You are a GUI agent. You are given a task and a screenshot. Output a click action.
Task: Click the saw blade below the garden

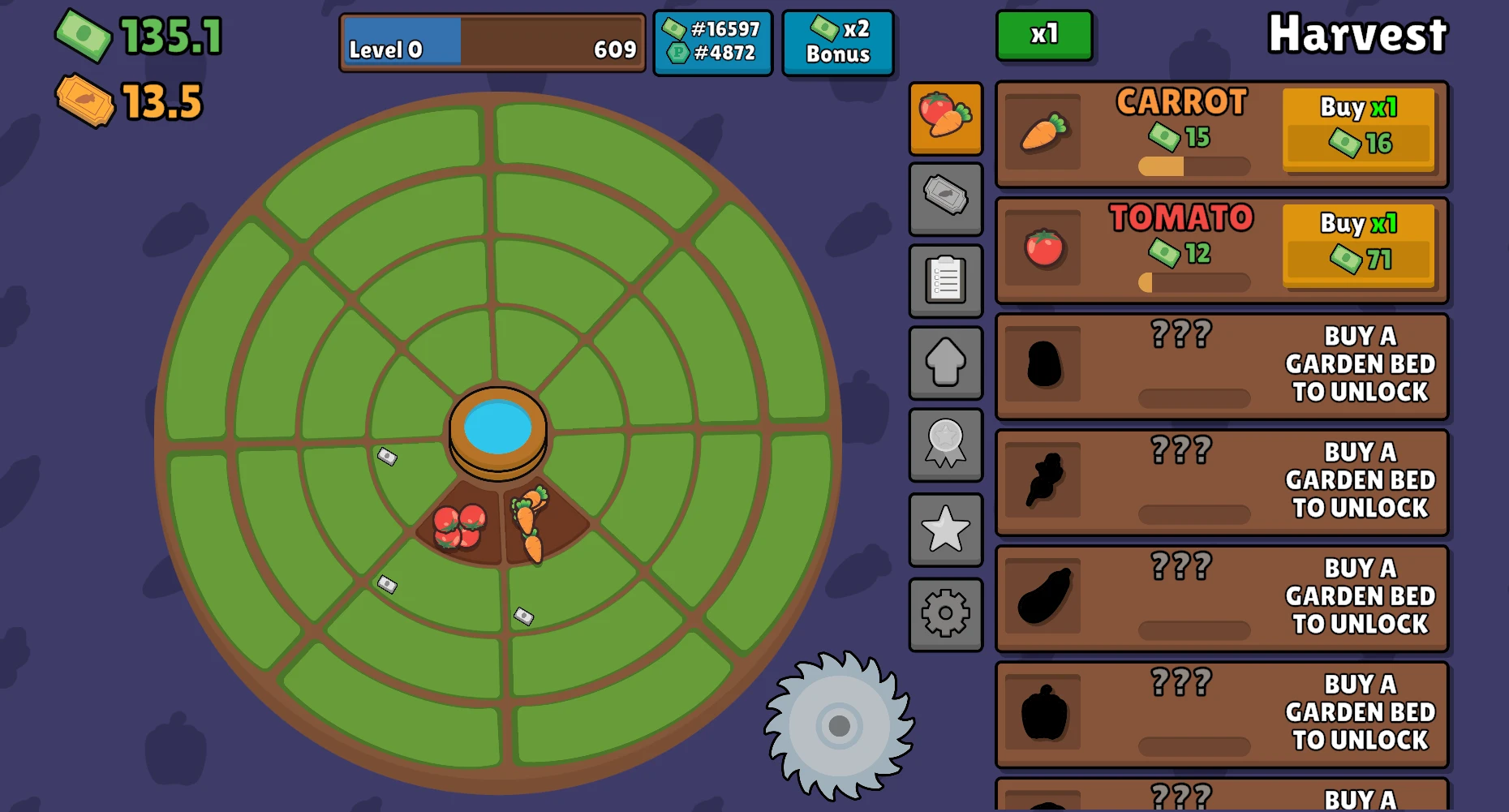840,726
